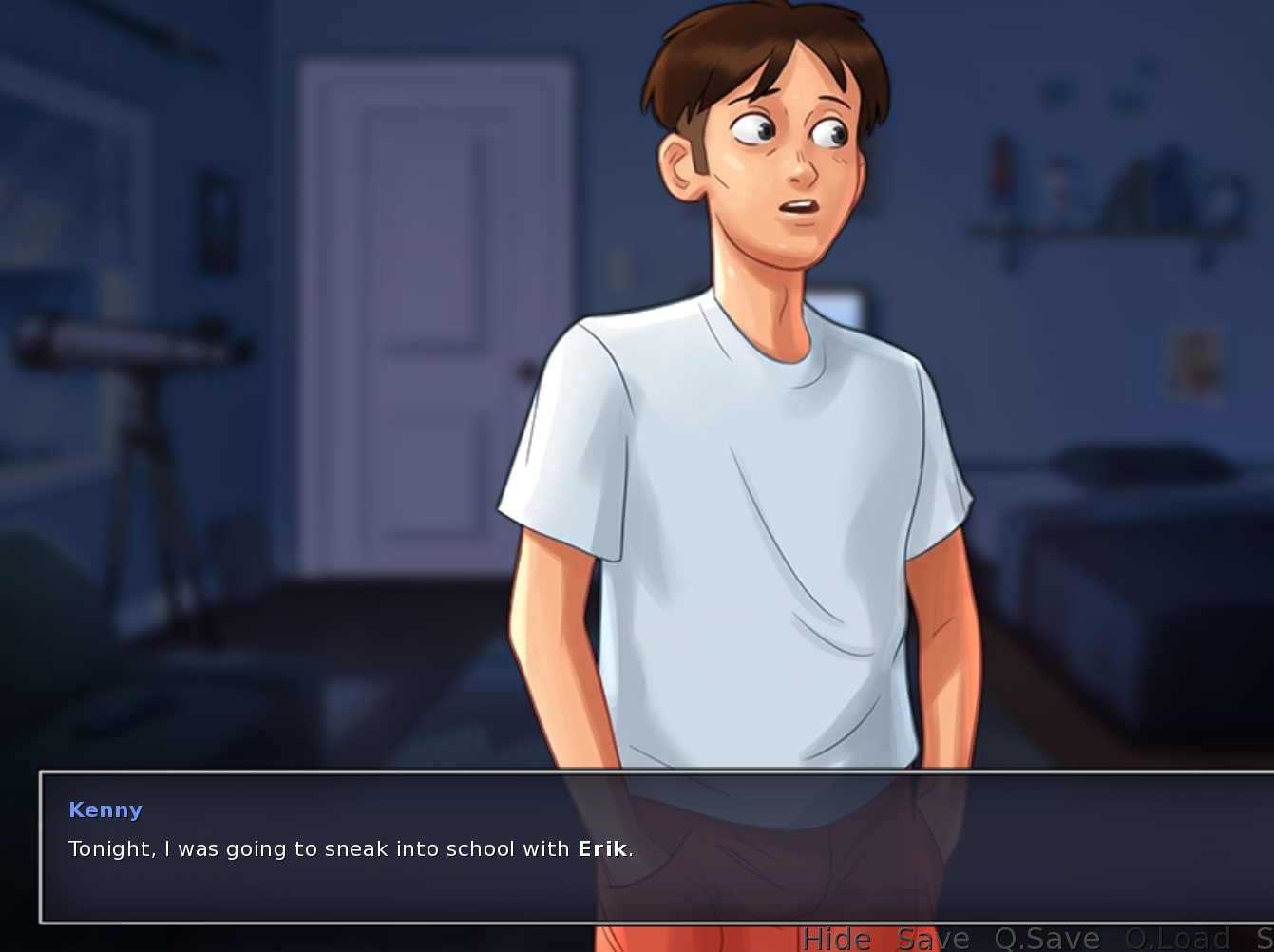Quick load with the Q.Load button
Image resolution: width=1274 pixels, height=952 pixels.
(1176, 939)
